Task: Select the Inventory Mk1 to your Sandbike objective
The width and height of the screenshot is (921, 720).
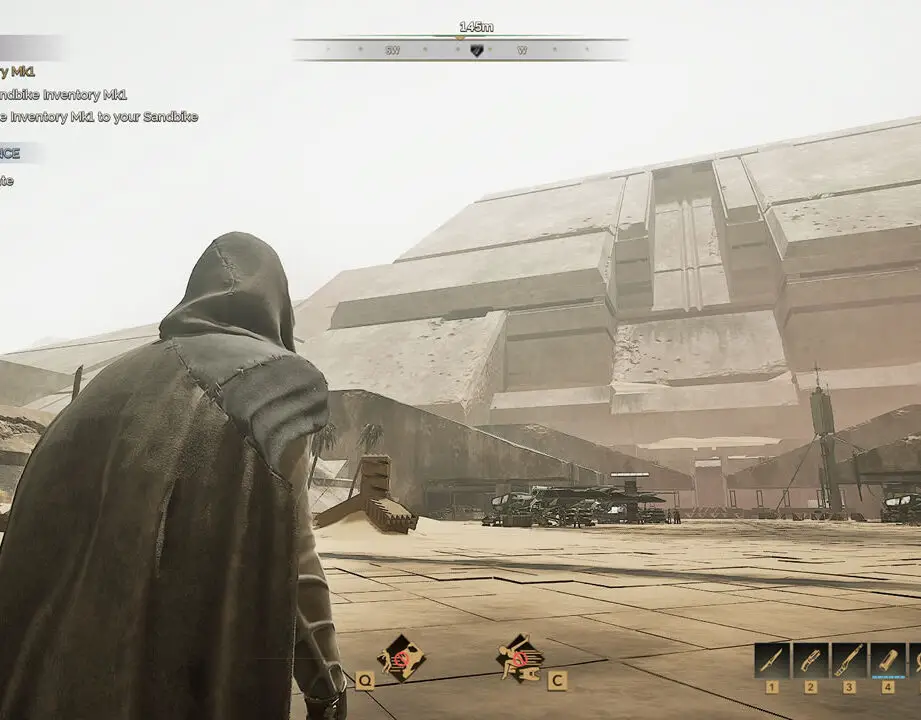Action: 98,117
